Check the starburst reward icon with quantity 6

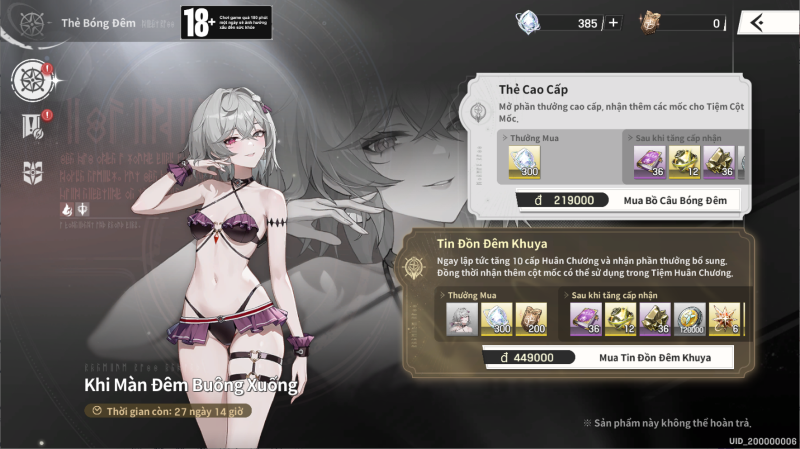724,318
